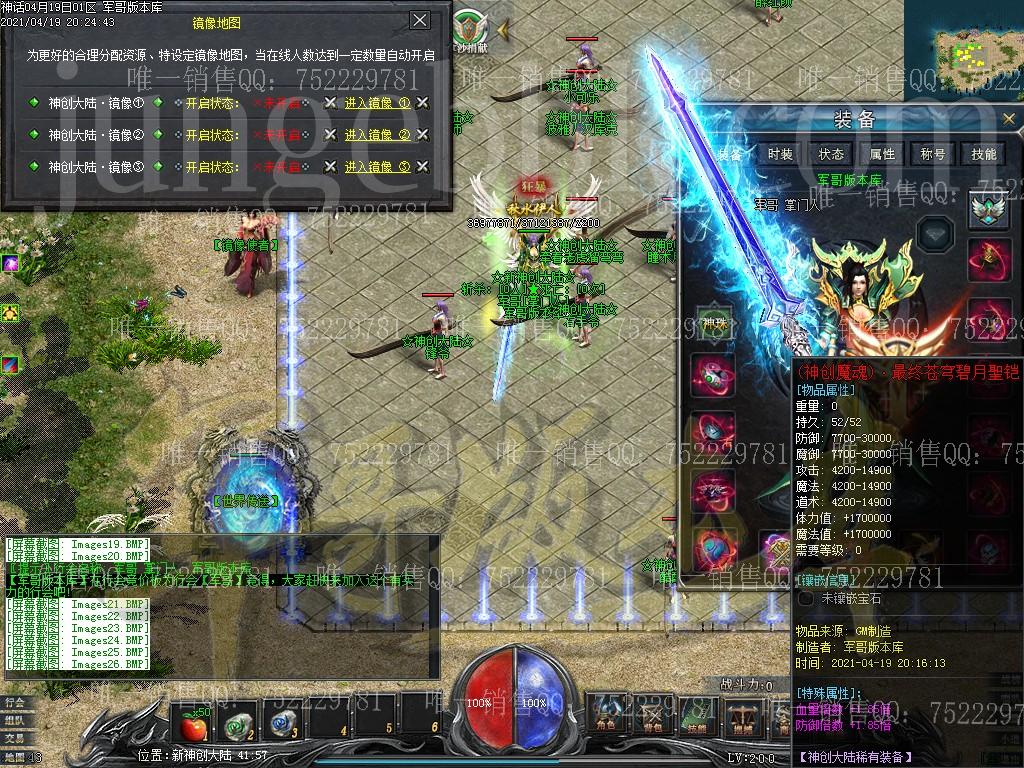Enter mirror map 进入镜像③

[377, 167]
